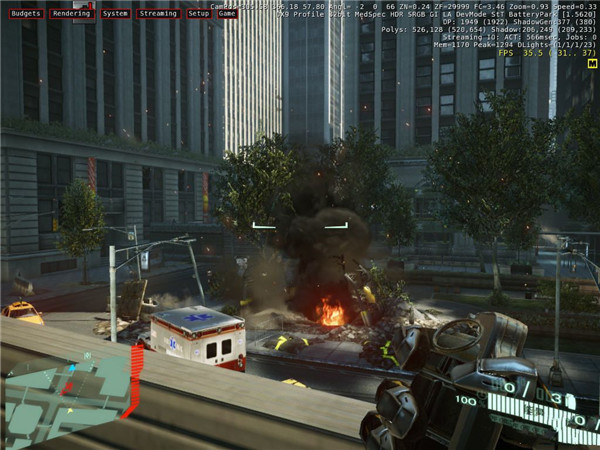Choose the Game menu entry
The width and height of the screenshot is (600, 450).
pyautogui.click(x=227, y=14)
